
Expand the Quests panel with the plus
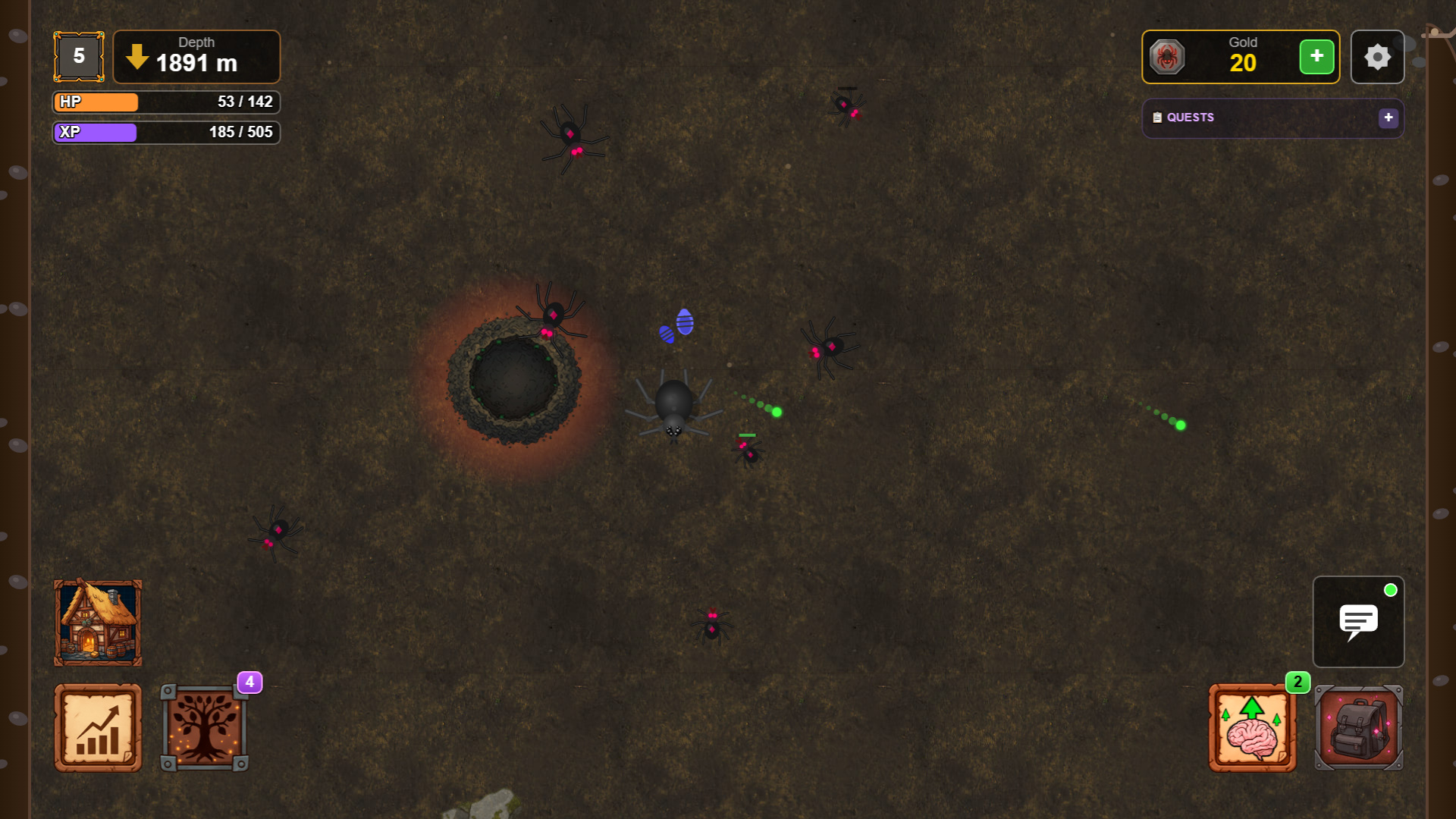(1389, 118)
